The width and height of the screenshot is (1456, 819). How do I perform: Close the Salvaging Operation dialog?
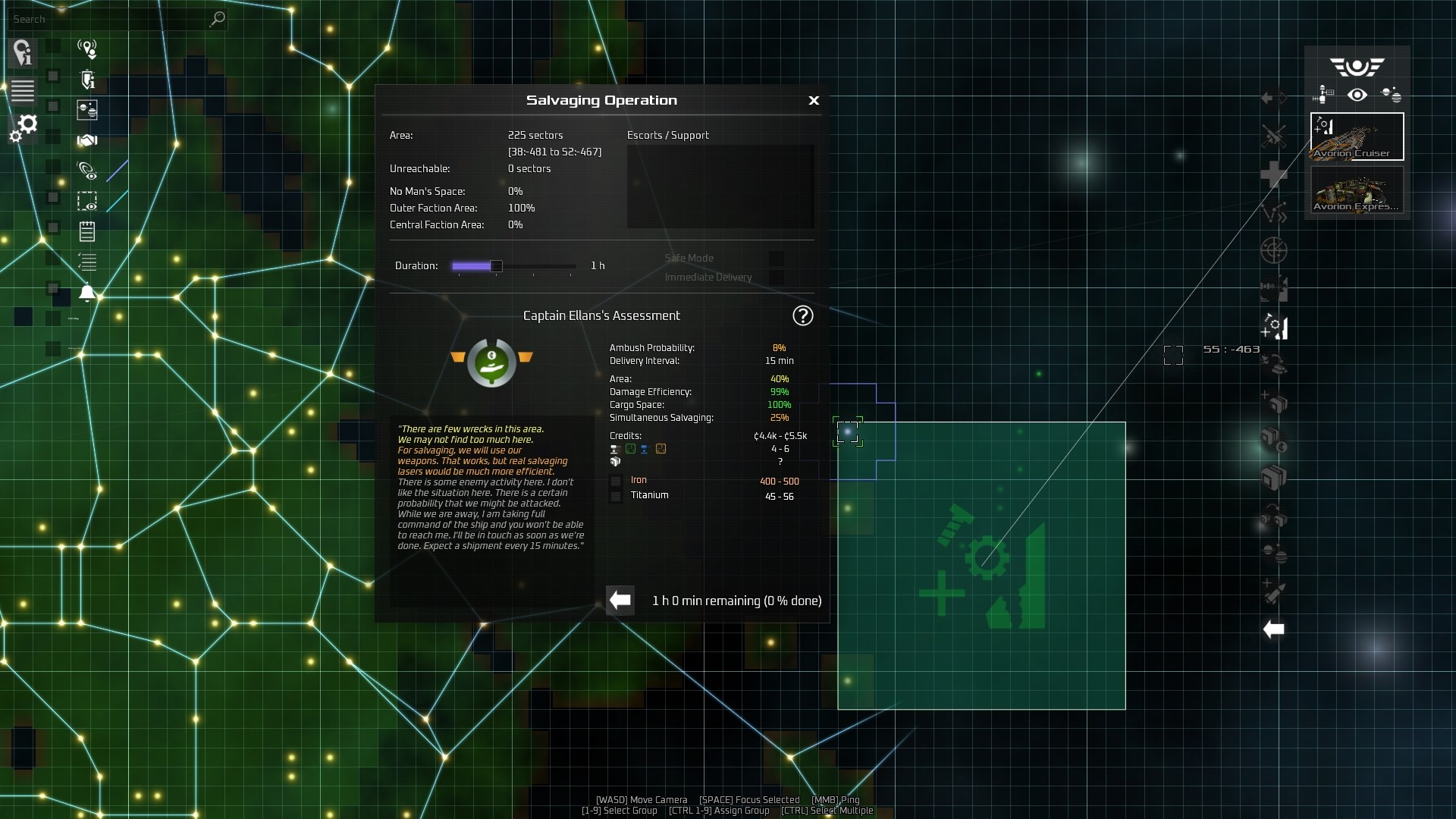coord(814,100)
